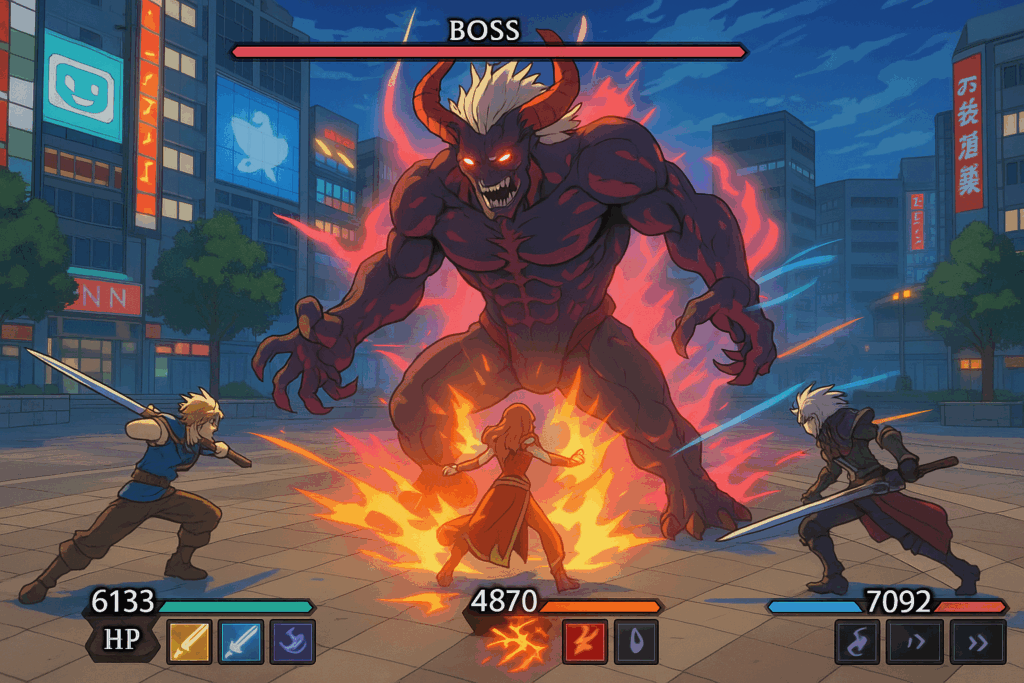The image size is (1024, 683).
Task: Activate the golden sword skill icon
Action: 190,642
